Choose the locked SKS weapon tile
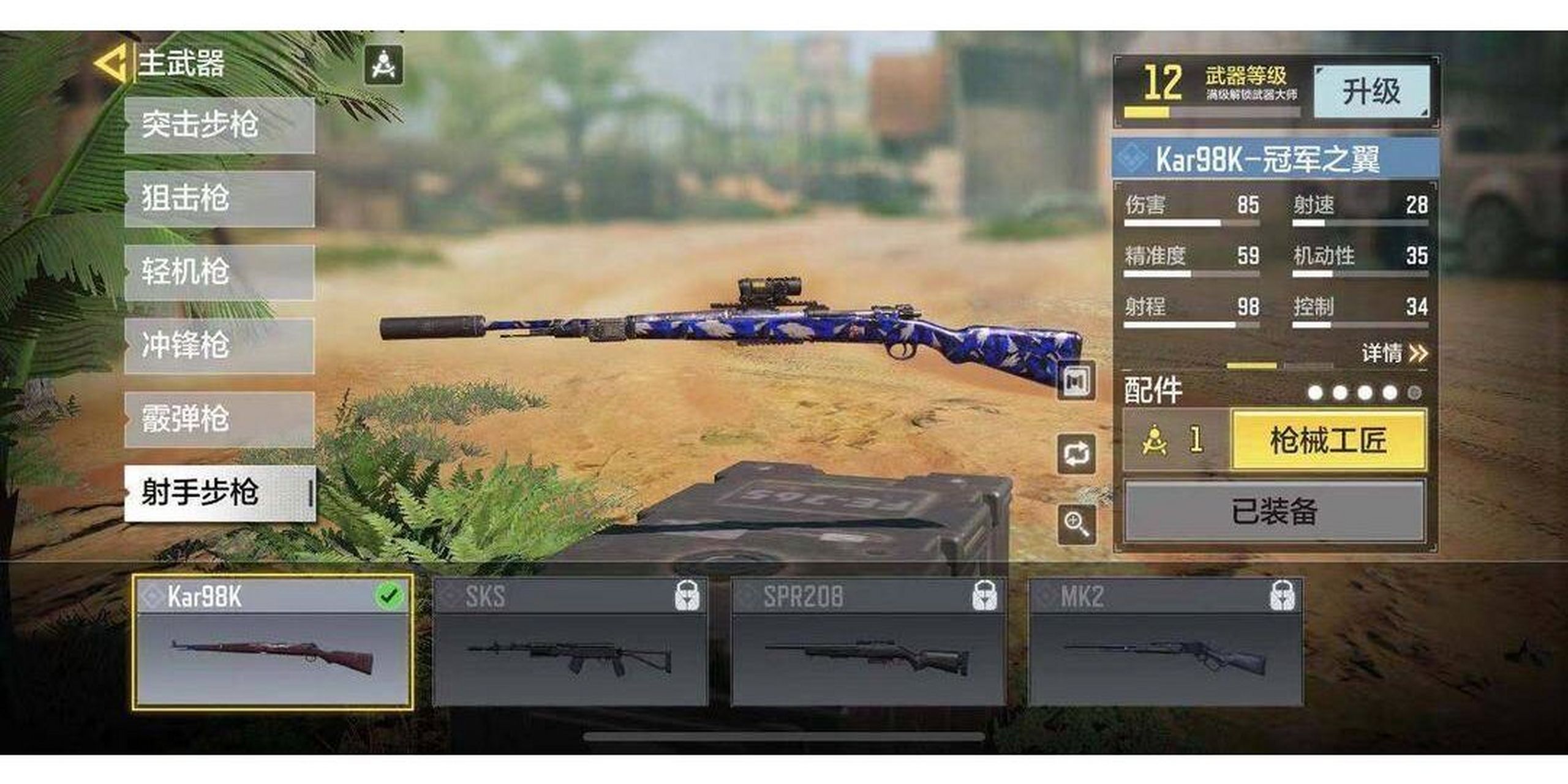Screen dimensions: 1568x784 [570, 641]
